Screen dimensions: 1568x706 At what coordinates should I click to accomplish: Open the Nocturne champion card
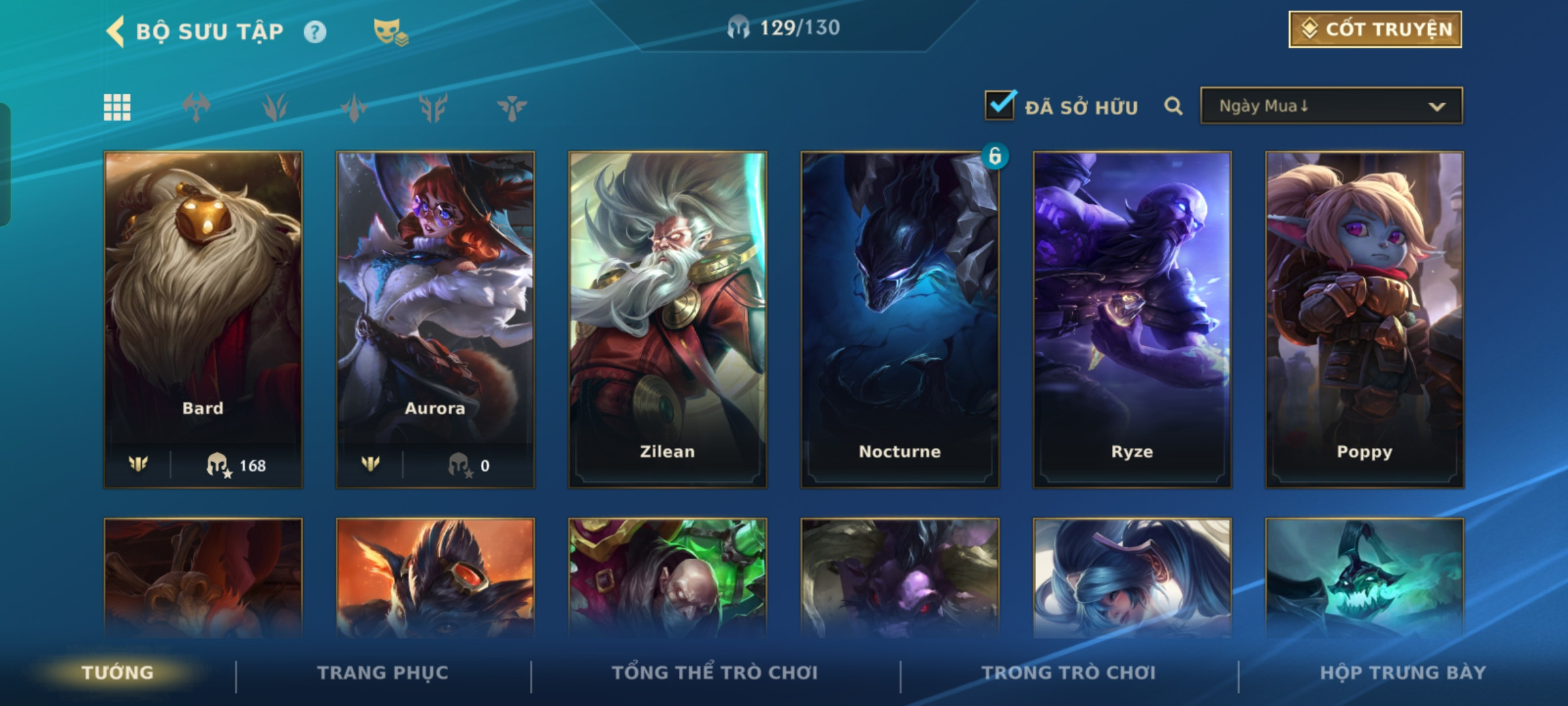coord(900,319)
